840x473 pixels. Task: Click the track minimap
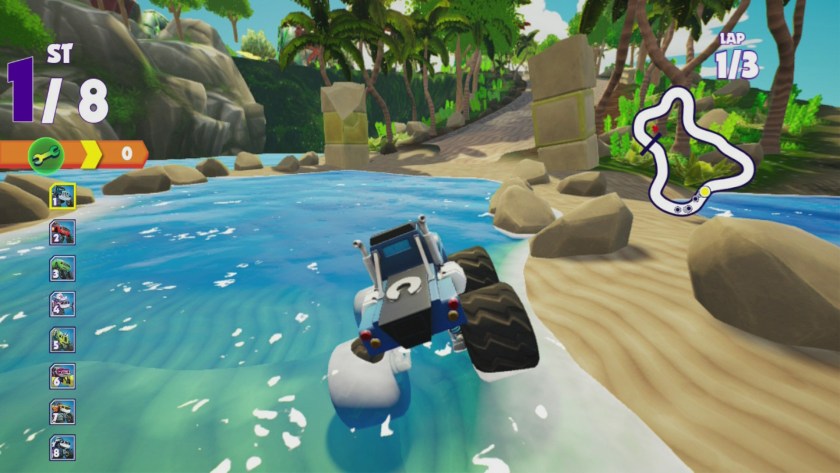[690, 150]
